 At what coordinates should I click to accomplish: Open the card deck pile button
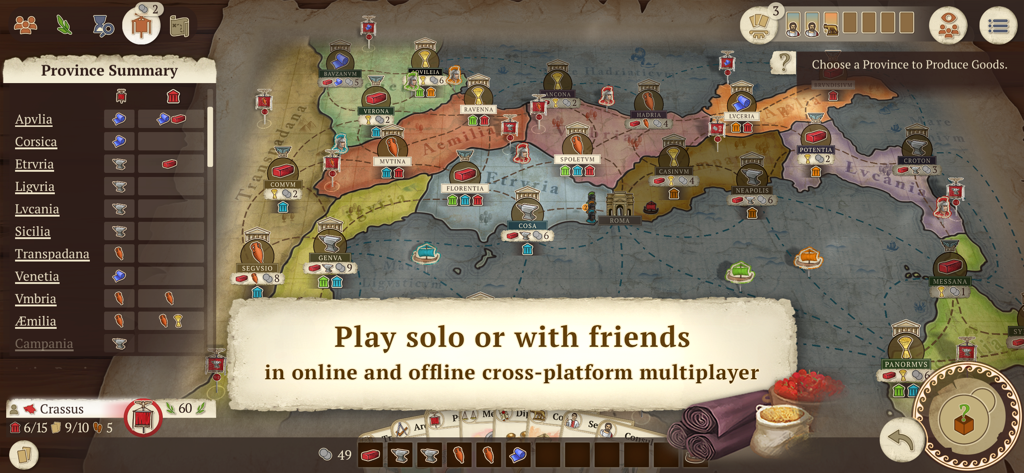[x=759, y=27]
